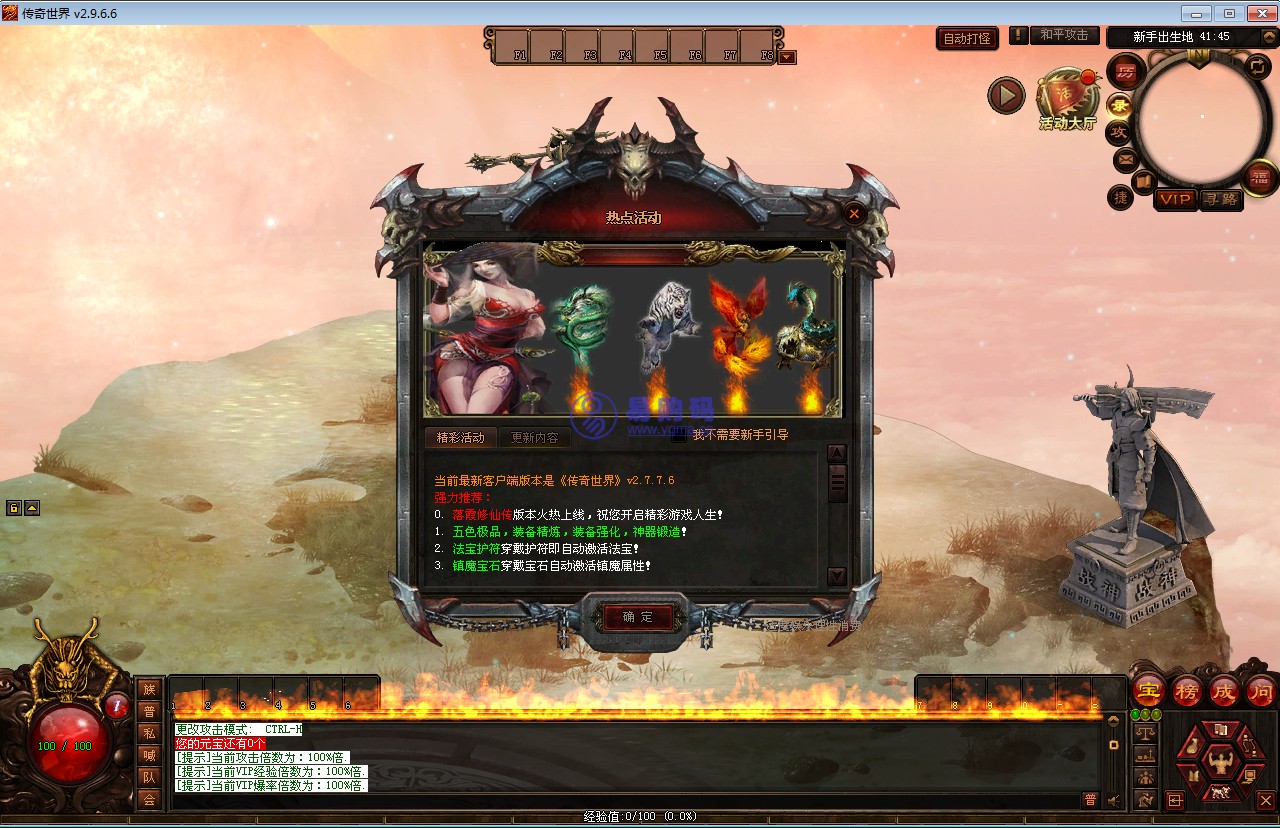Close the 热点活动 popup window
This screenshot has width=1280, height=828.
854,213
